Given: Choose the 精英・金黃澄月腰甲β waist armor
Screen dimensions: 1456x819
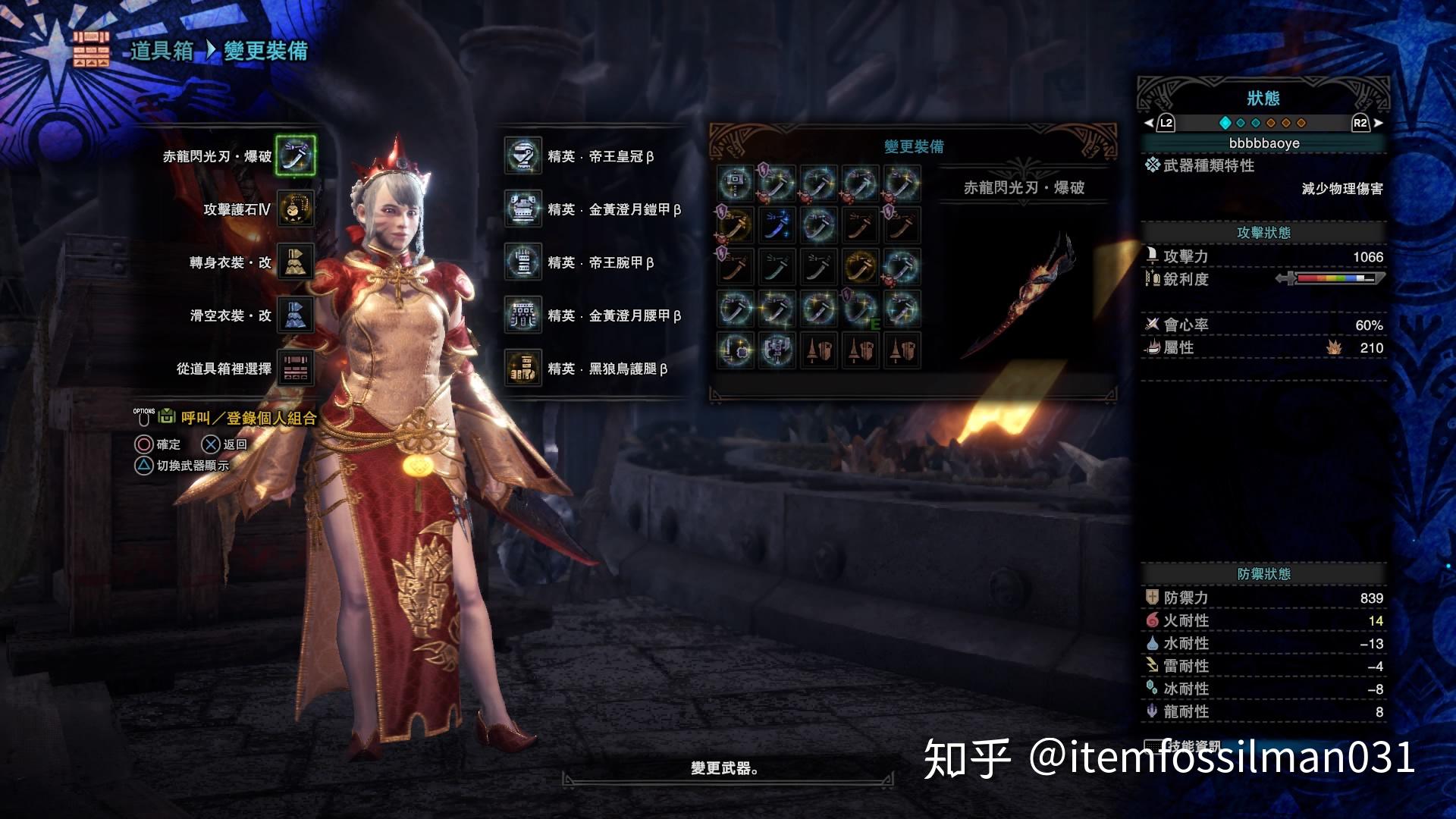Looking at the screenshot, I should (x=523, y=315).
